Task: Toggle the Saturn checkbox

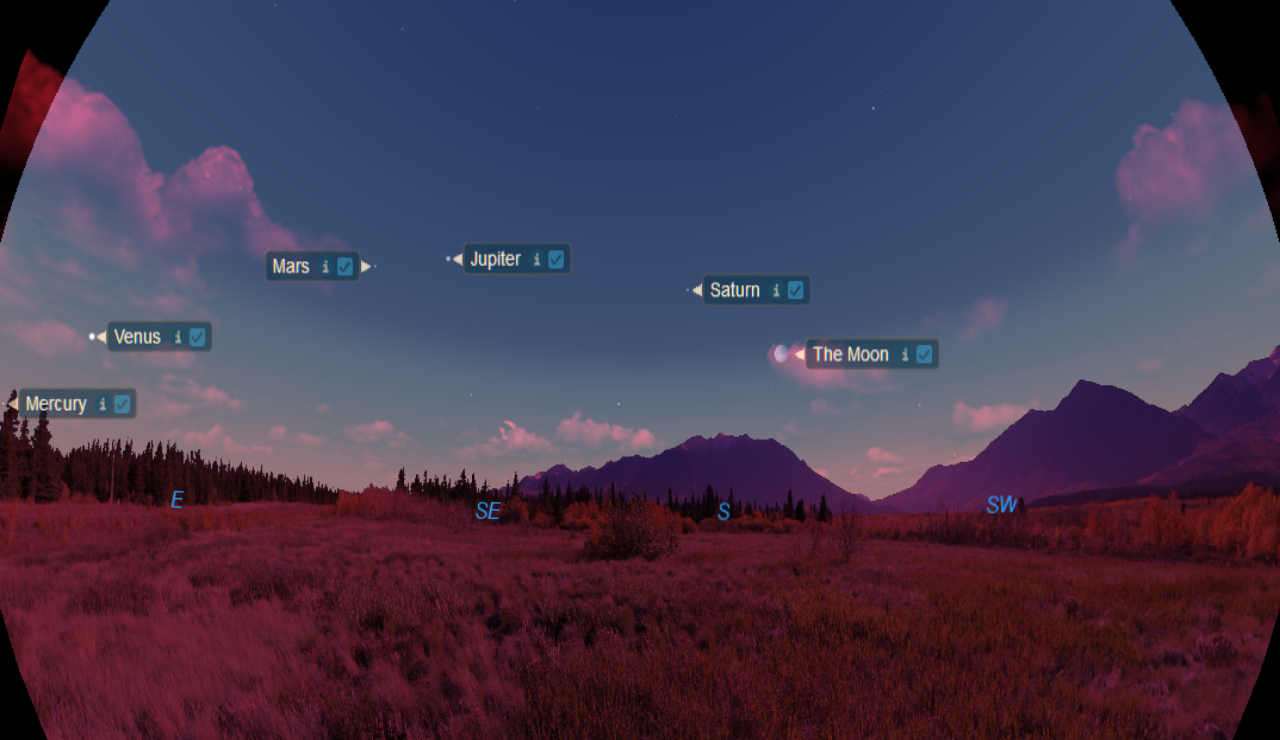Action: (795, 290)
